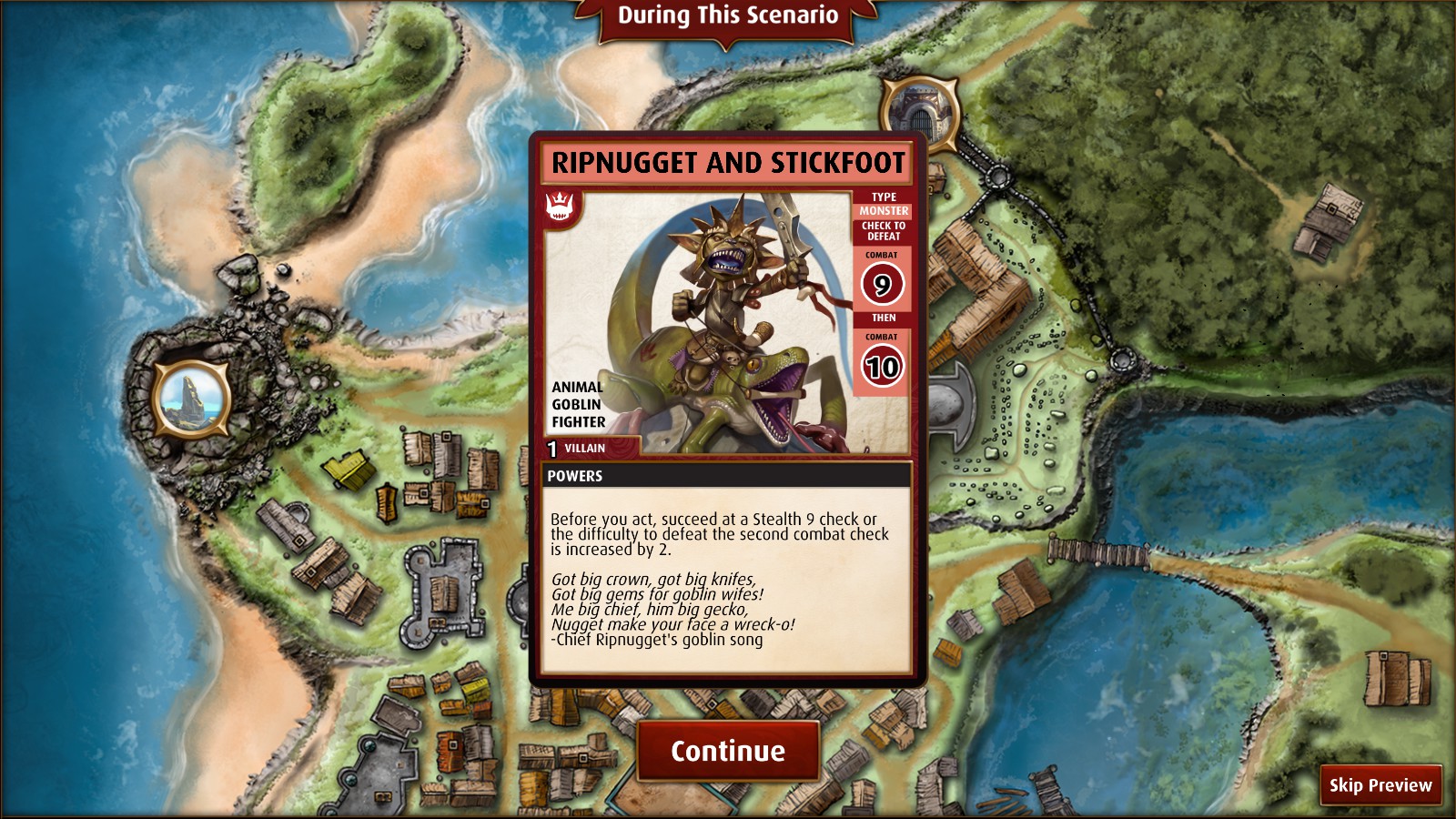Click the Ripnugget and Stickfoot card title
This screenshot has height=819, width=1456.
[x=726, y=163]
